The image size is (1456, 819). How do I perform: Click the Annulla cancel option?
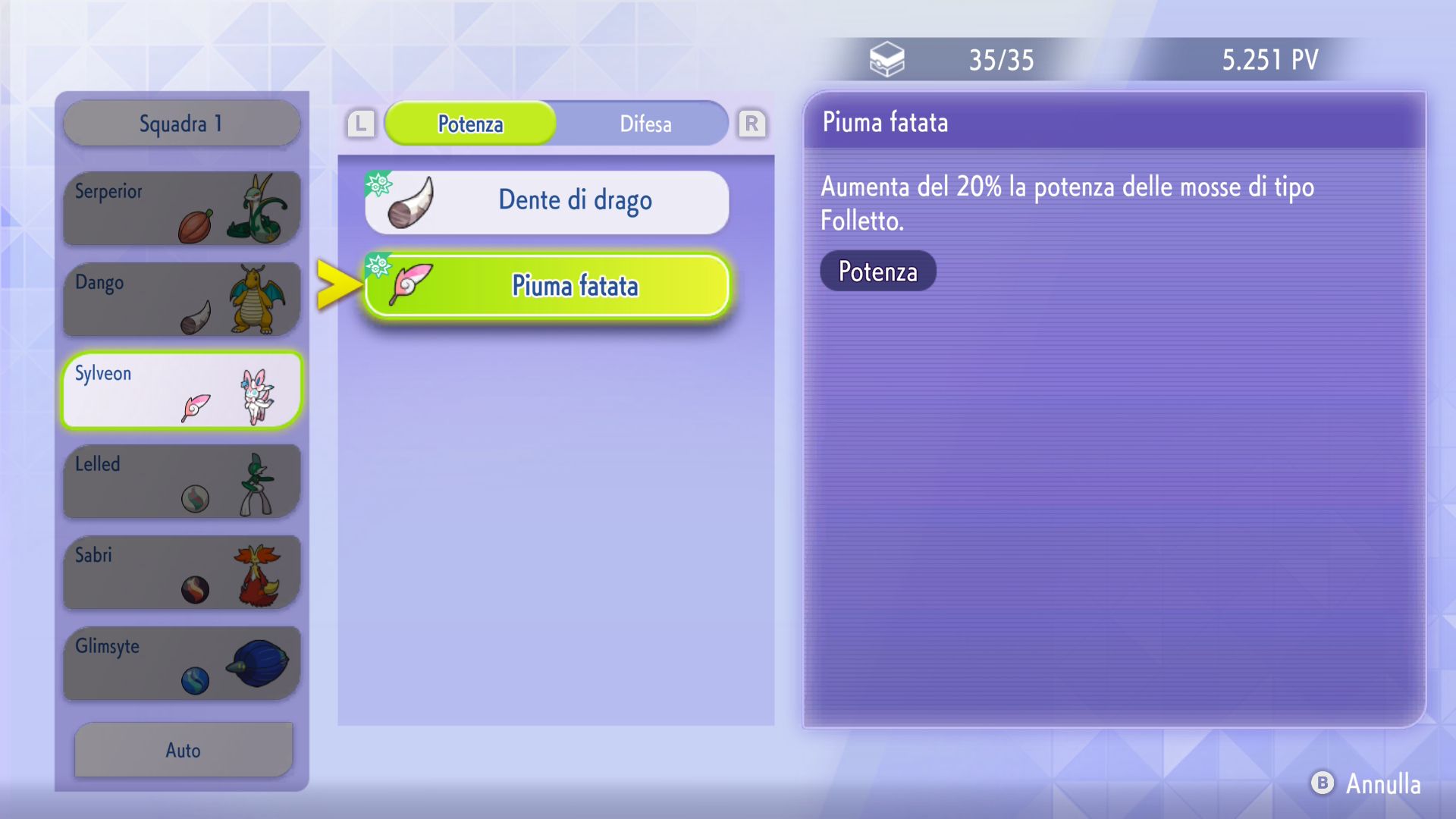point(1367,783)
